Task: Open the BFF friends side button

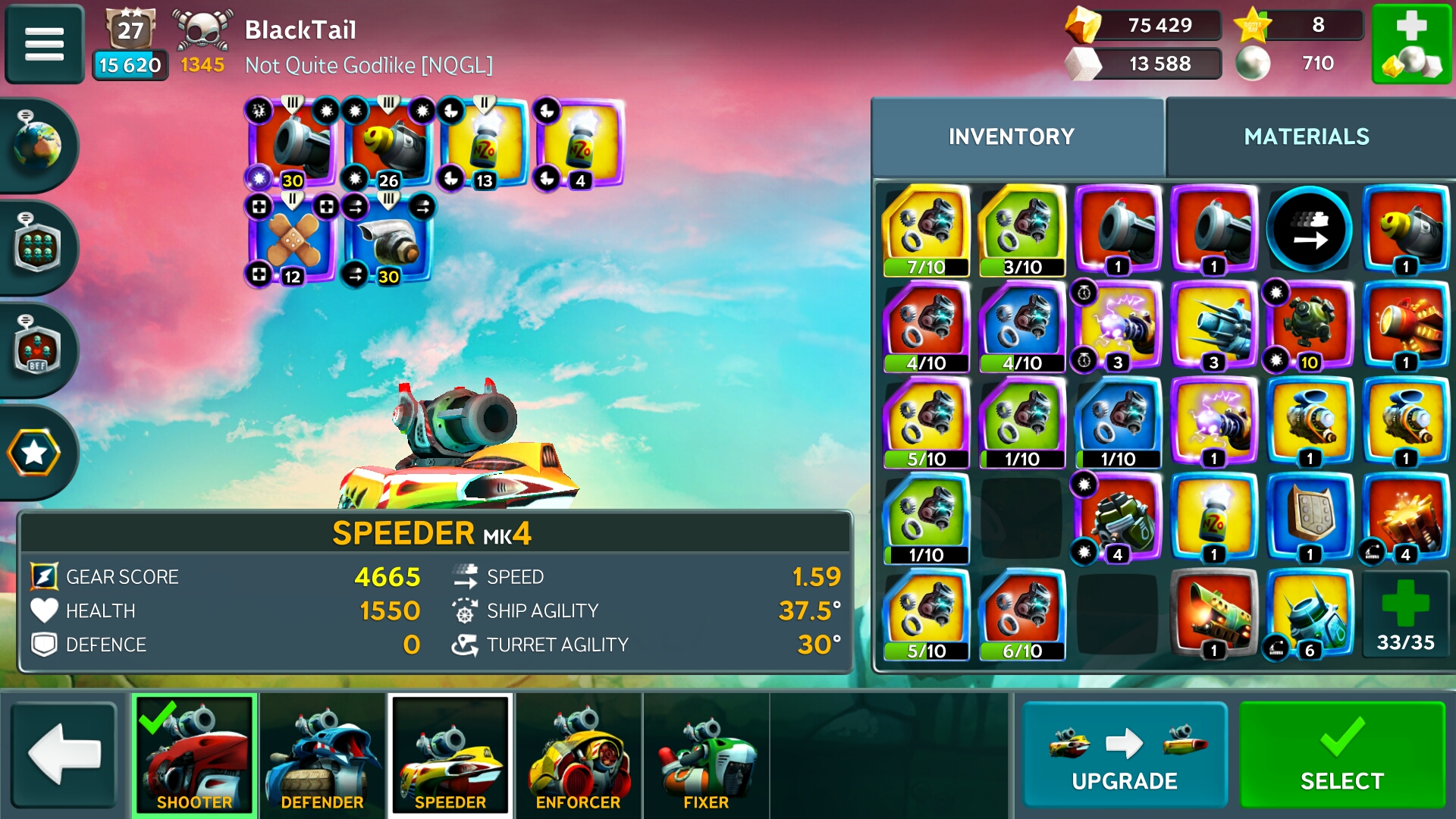Action: [36, 350]
